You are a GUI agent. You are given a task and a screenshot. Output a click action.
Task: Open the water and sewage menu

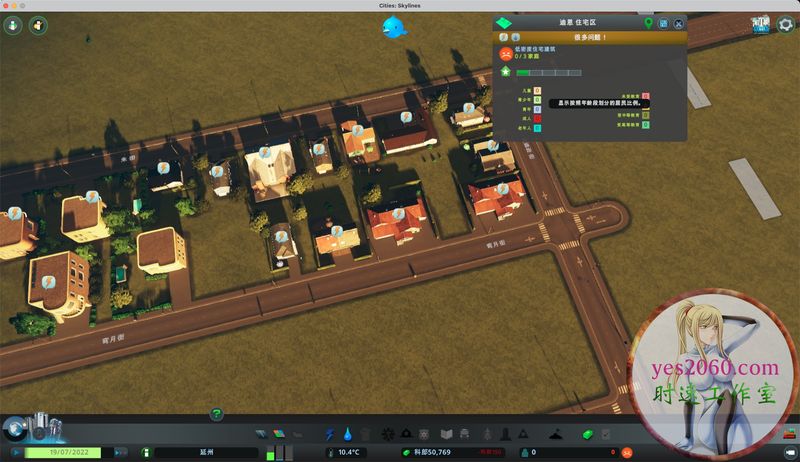coord(347,435)
